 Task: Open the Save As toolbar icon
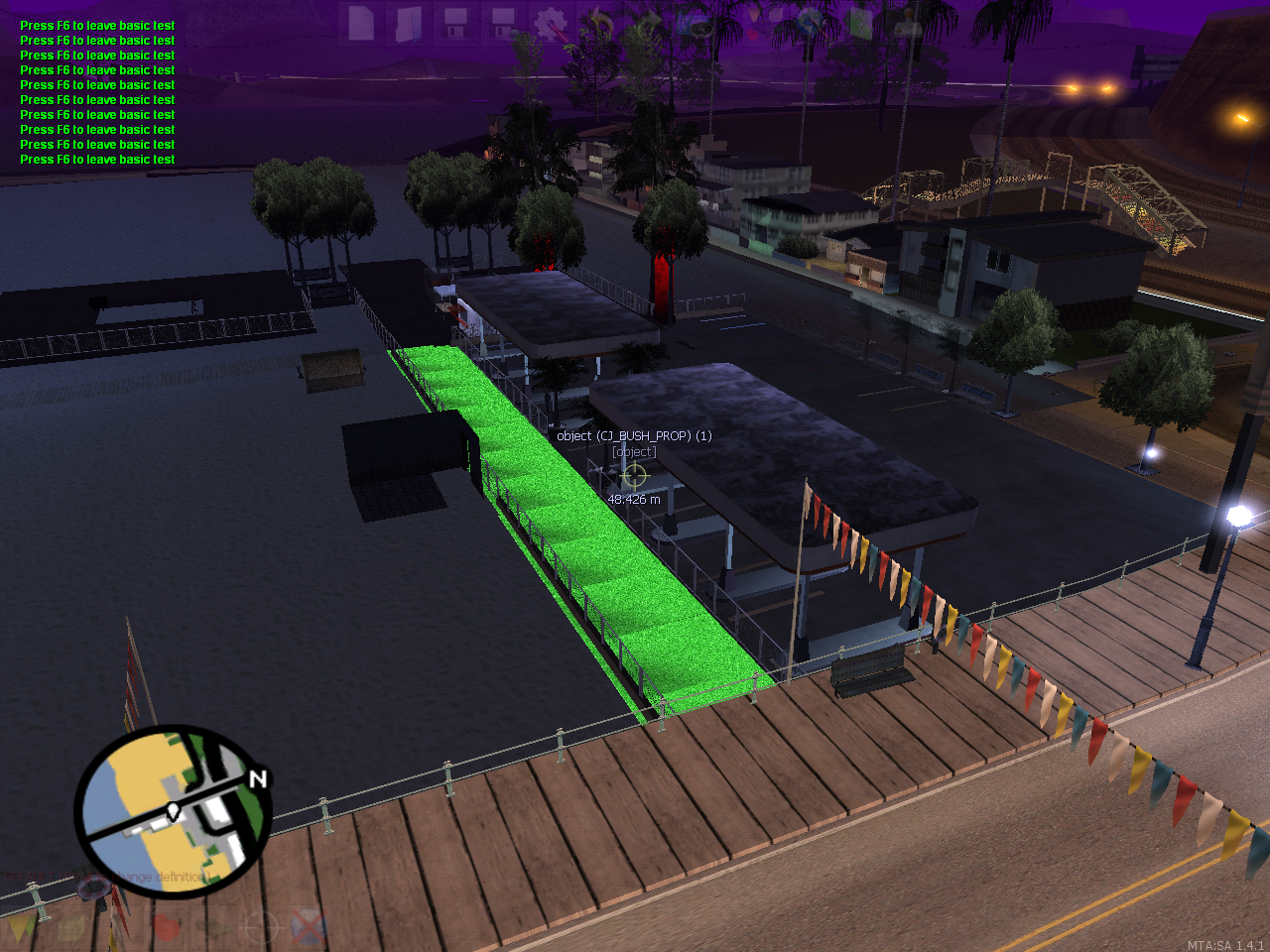pyautogui.click(x=502, y=22)
